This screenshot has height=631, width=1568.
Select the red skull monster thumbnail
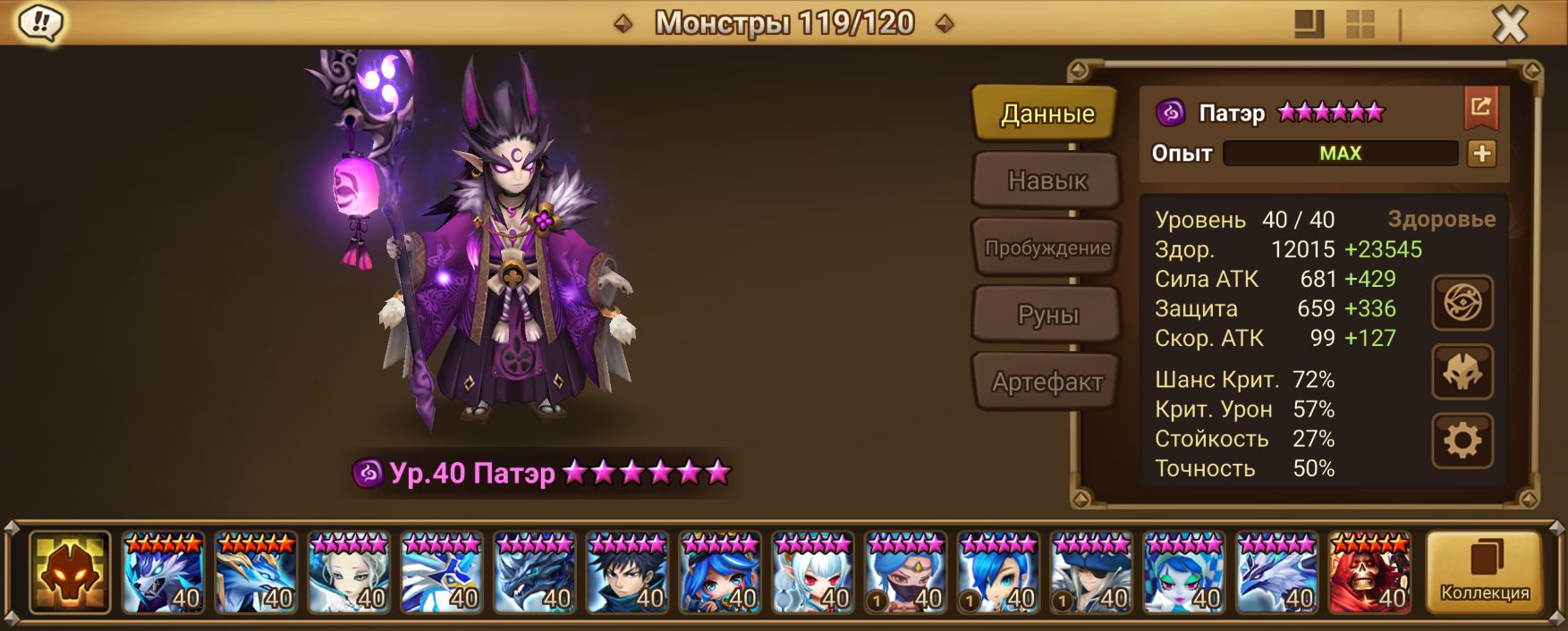click(x=1369, y=573)
